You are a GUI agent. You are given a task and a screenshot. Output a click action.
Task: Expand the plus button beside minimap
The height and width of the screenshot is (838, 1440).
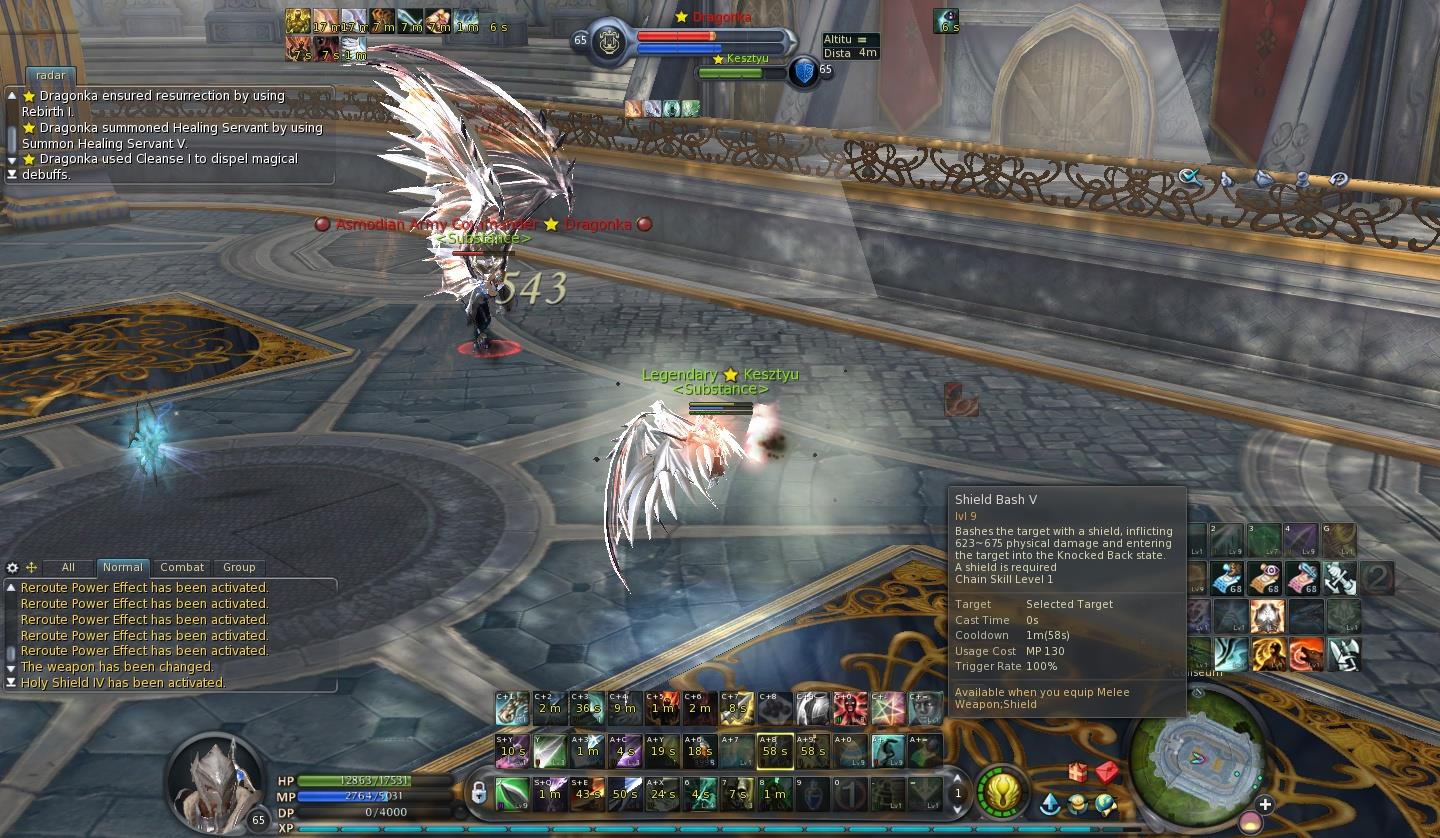click(1265, 804)
